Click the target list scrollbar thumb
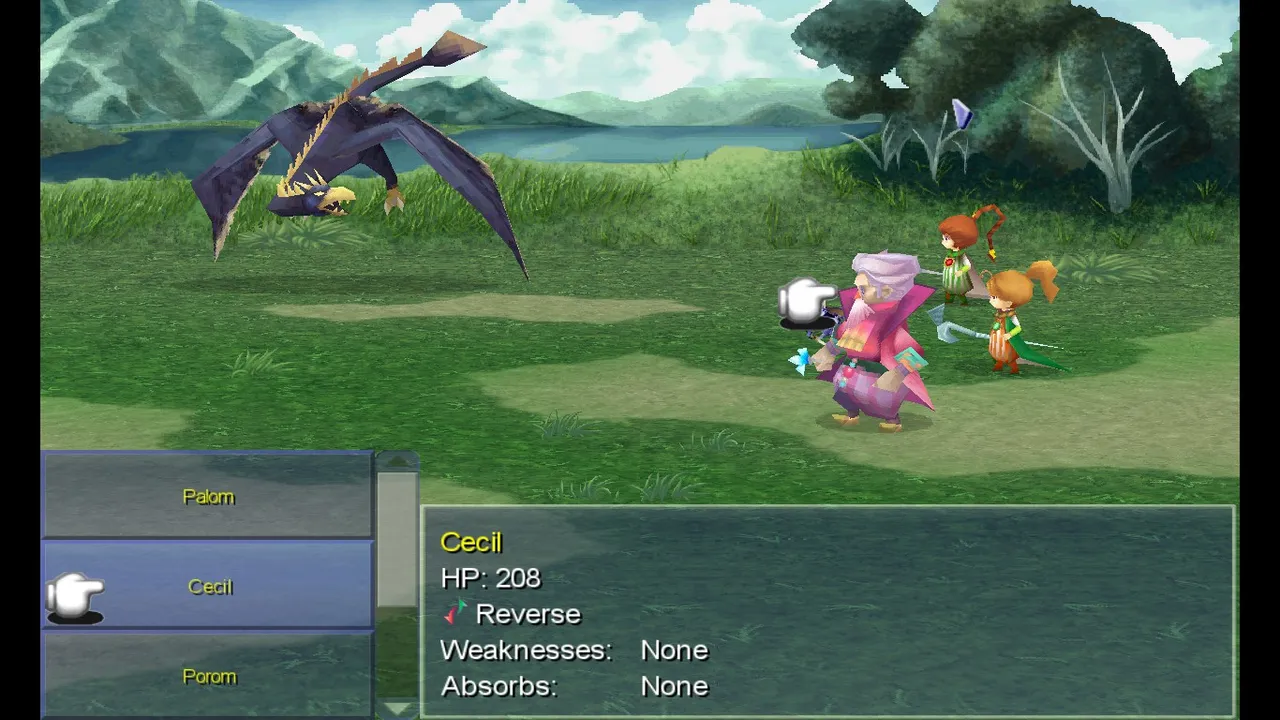Screen dimensions: 1280x720 coord(397,540)
